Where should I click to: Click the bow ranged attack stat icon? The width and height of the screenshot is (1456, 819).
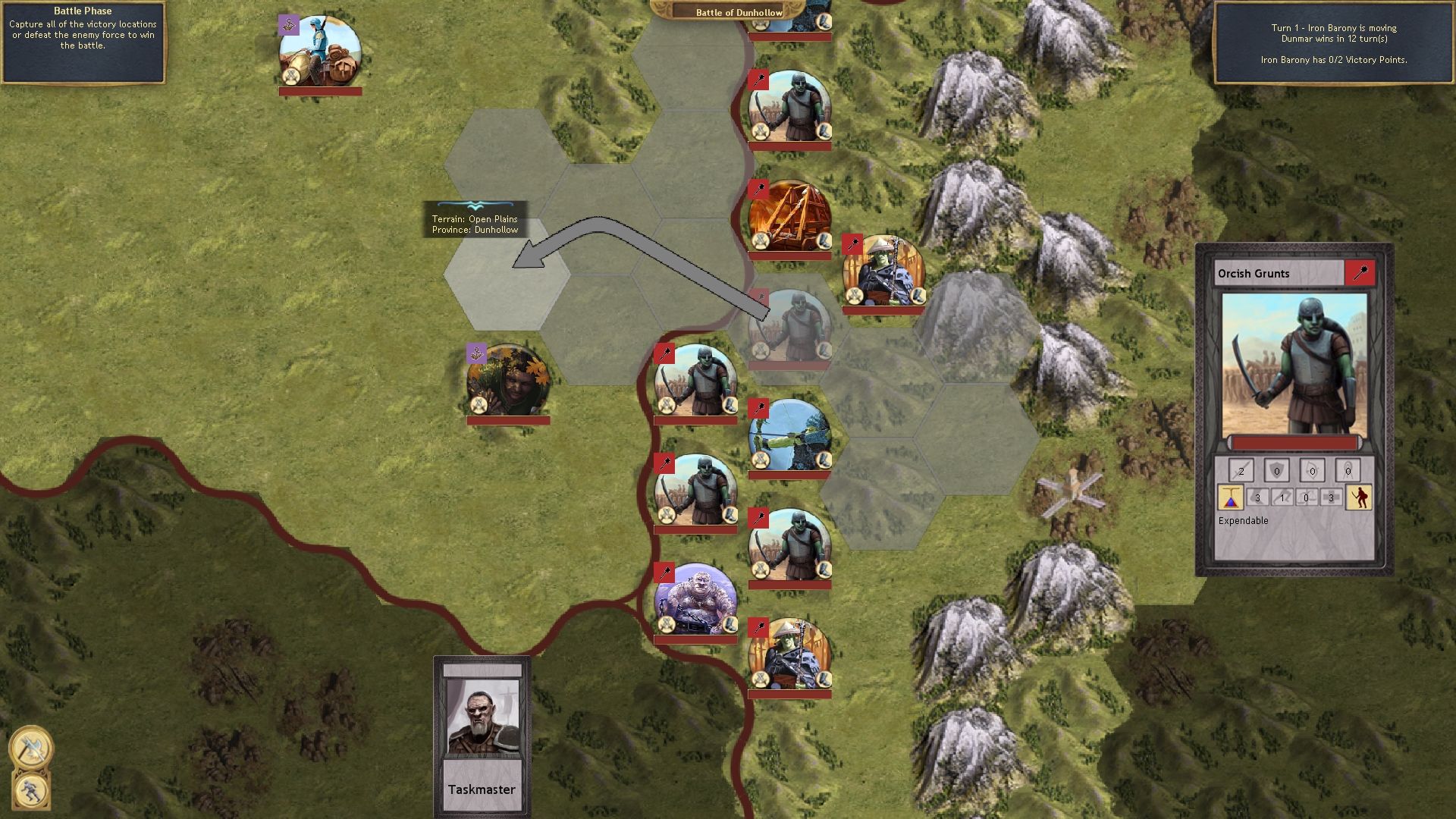(x=1313, y=470)
